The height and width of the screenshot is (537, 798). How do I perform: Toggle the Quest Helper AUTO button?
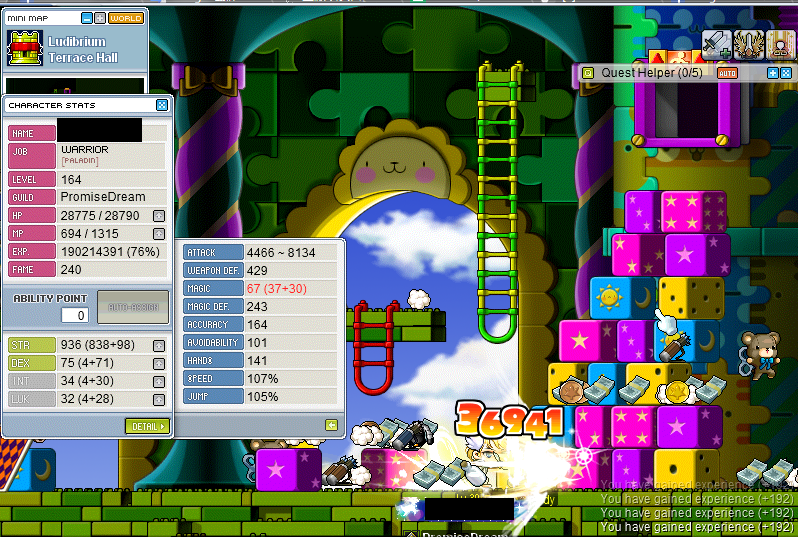pyautogui.click(x=727, y=73)
